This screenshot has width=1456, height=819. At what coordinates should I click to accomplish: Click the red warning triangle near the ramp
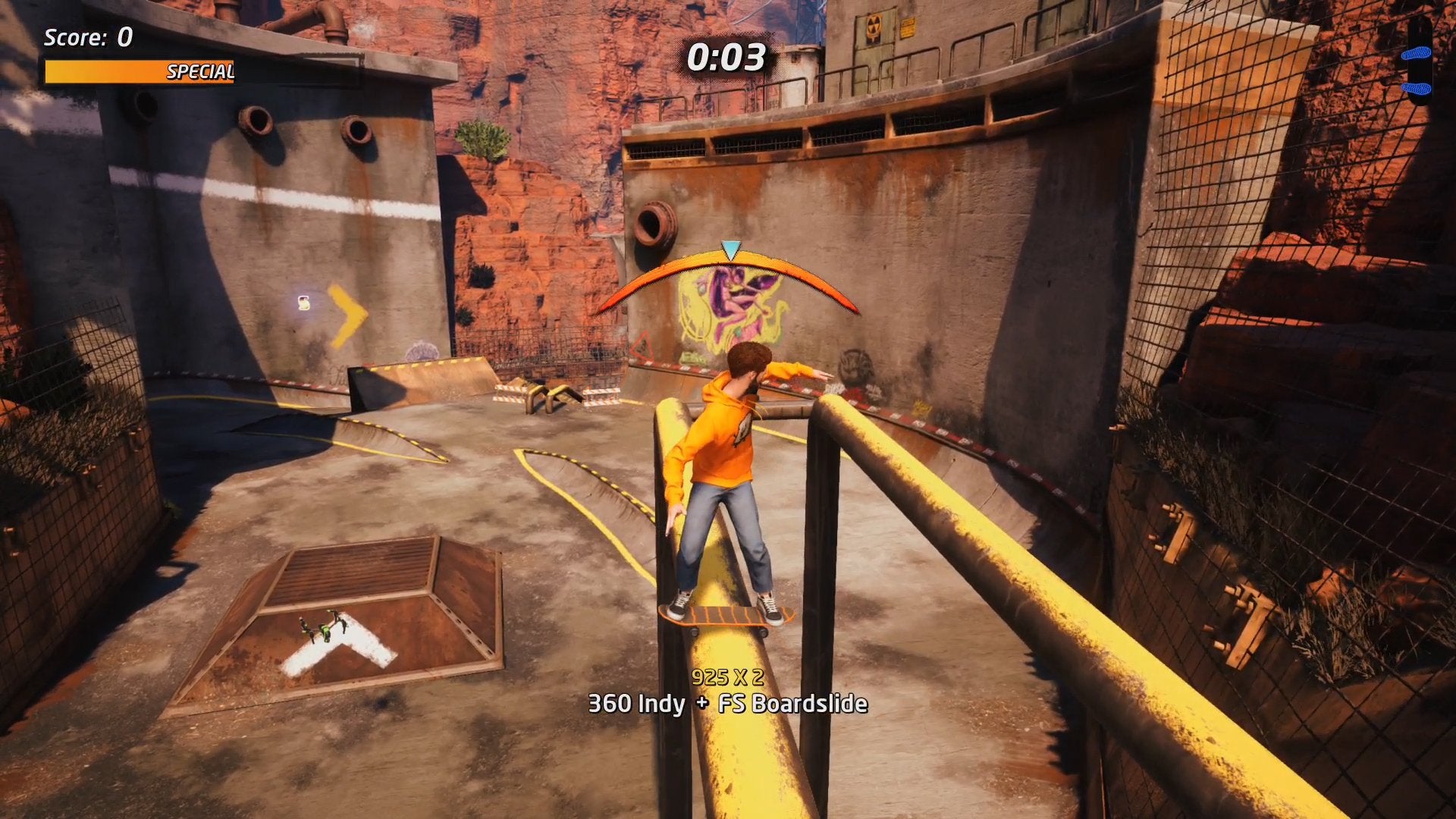point(642,346)
